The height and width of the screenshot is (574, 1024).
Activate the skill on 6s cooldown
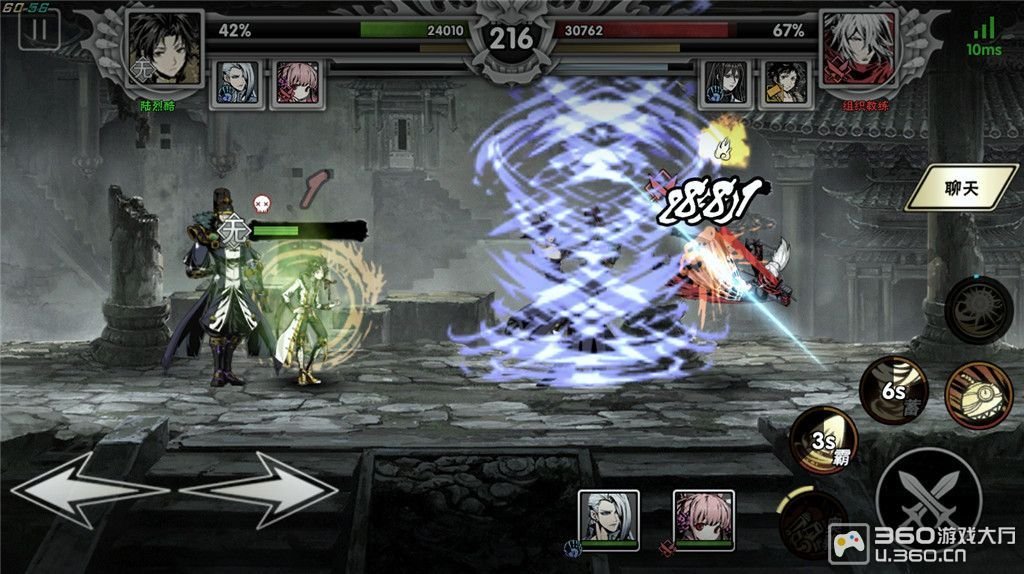pos(894,391)
